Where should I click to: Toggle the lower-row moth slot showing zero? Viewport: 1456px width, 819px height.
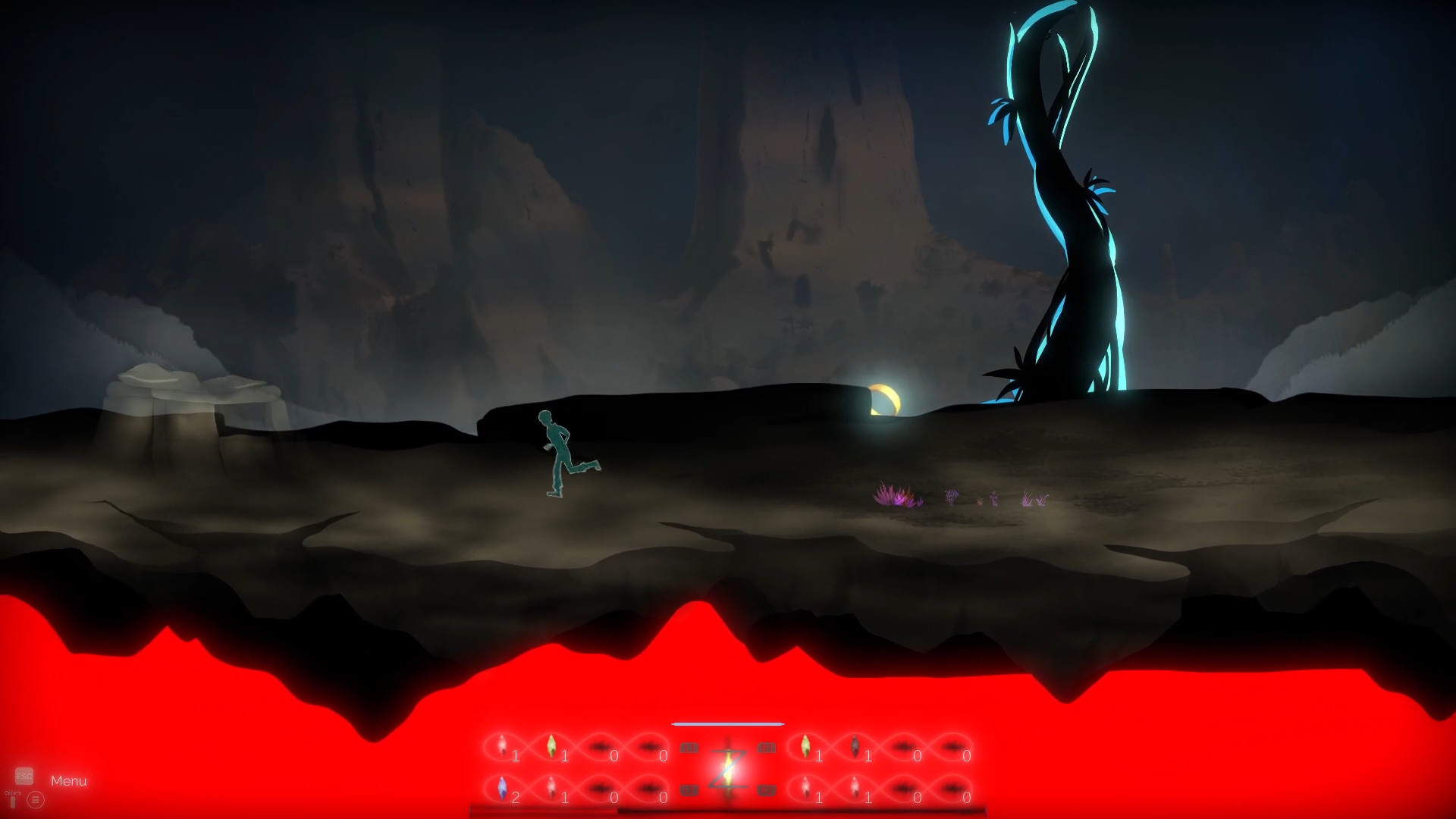[x=601, y=789]
